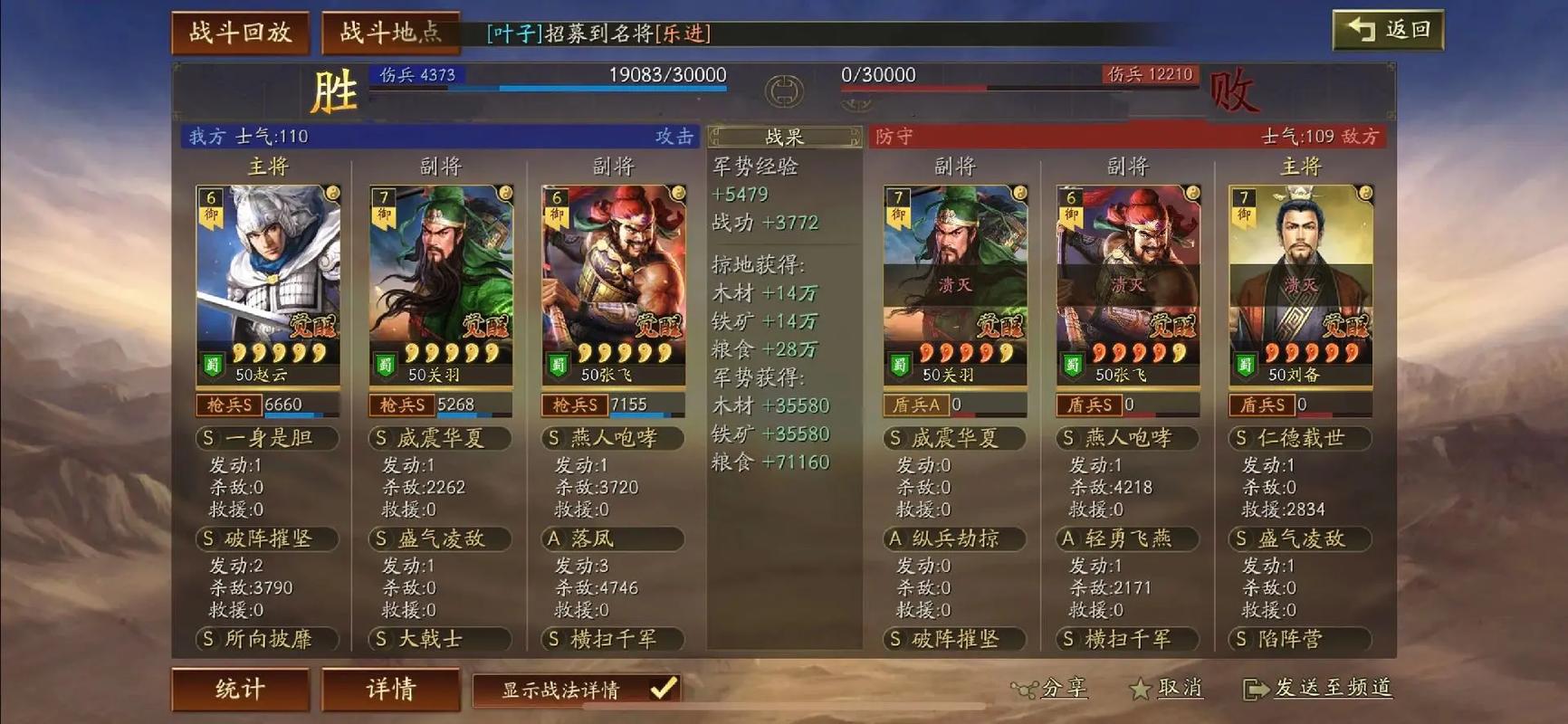1568x724 pixels.
Task: Click the 发送至频道 send arrow icon
Action: [x=1256, y=689]
